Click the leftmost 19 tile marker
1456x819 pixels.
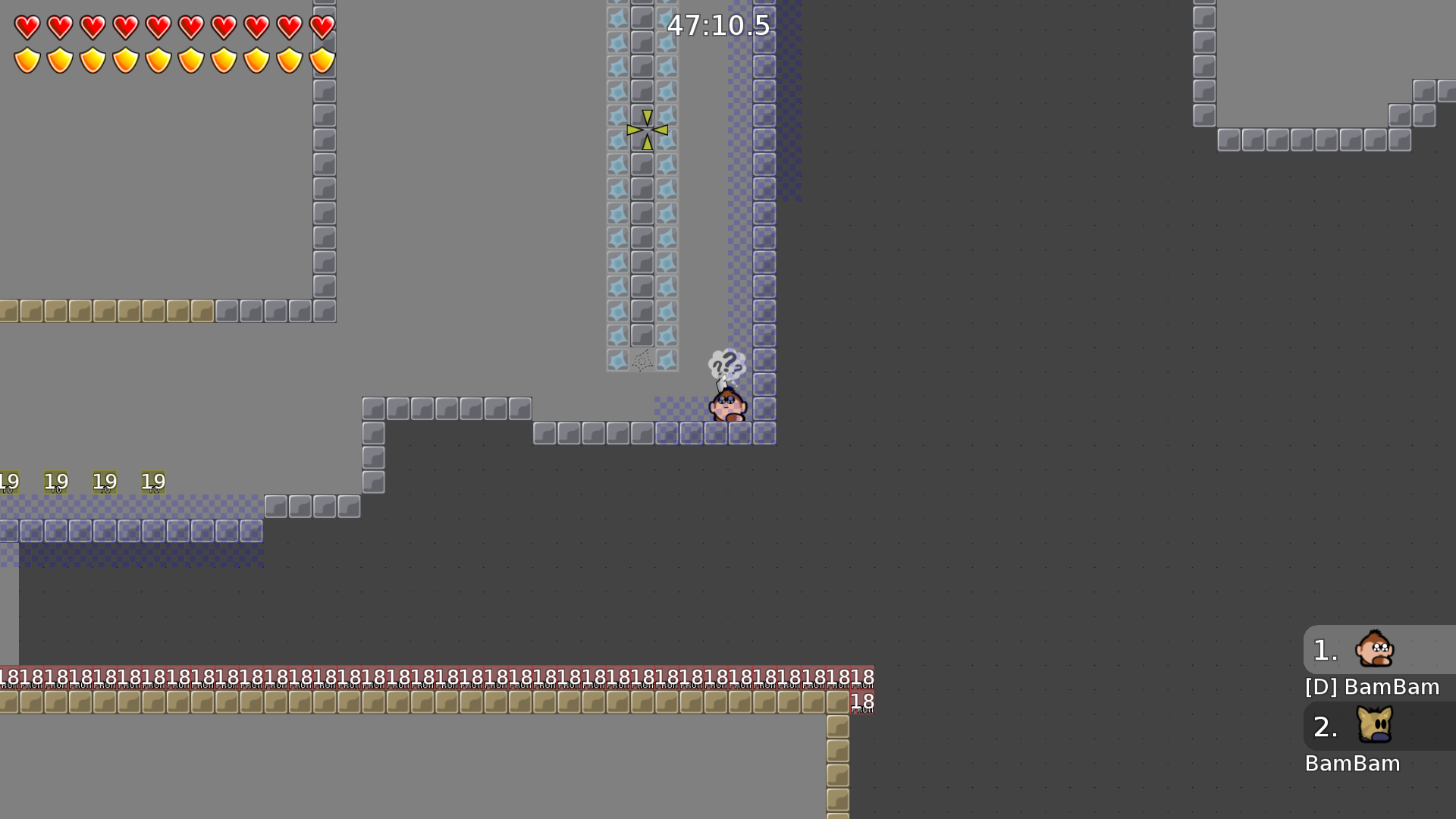tap(10, 481)
